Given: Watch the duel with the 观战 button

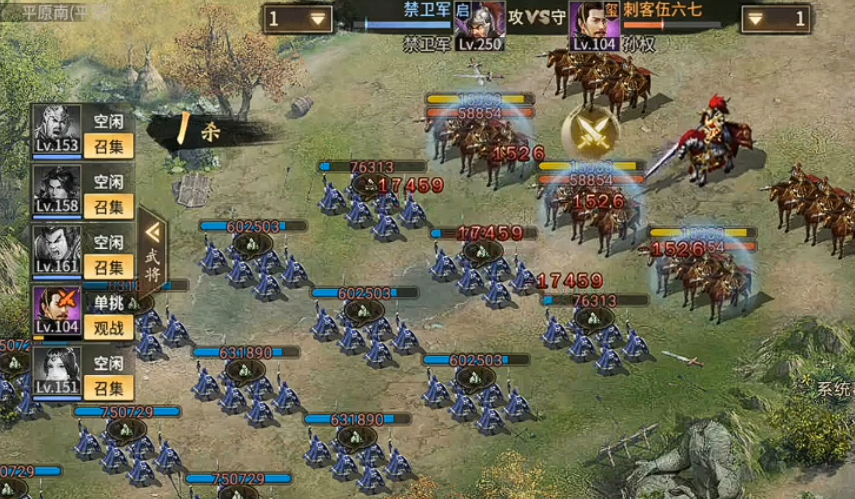Looking at the screenshot, I should [108, 327].
